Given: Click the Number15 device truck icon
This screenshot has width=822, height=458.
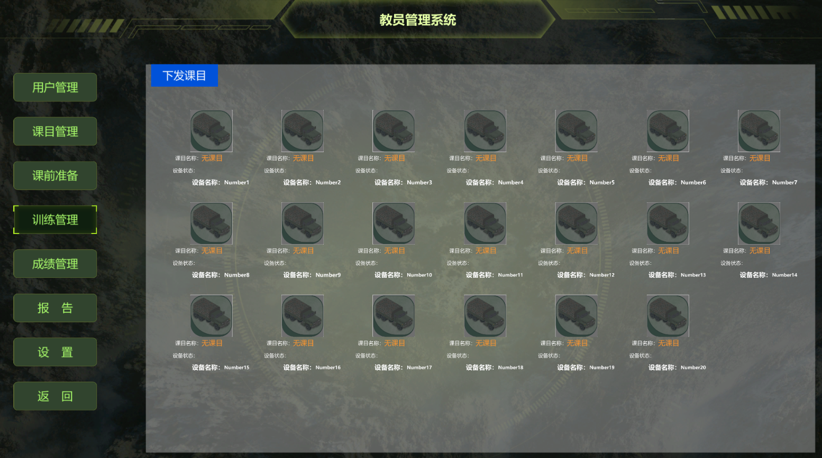Looking at the screenshot, I should pyautogui.click(x=211, y=316).
